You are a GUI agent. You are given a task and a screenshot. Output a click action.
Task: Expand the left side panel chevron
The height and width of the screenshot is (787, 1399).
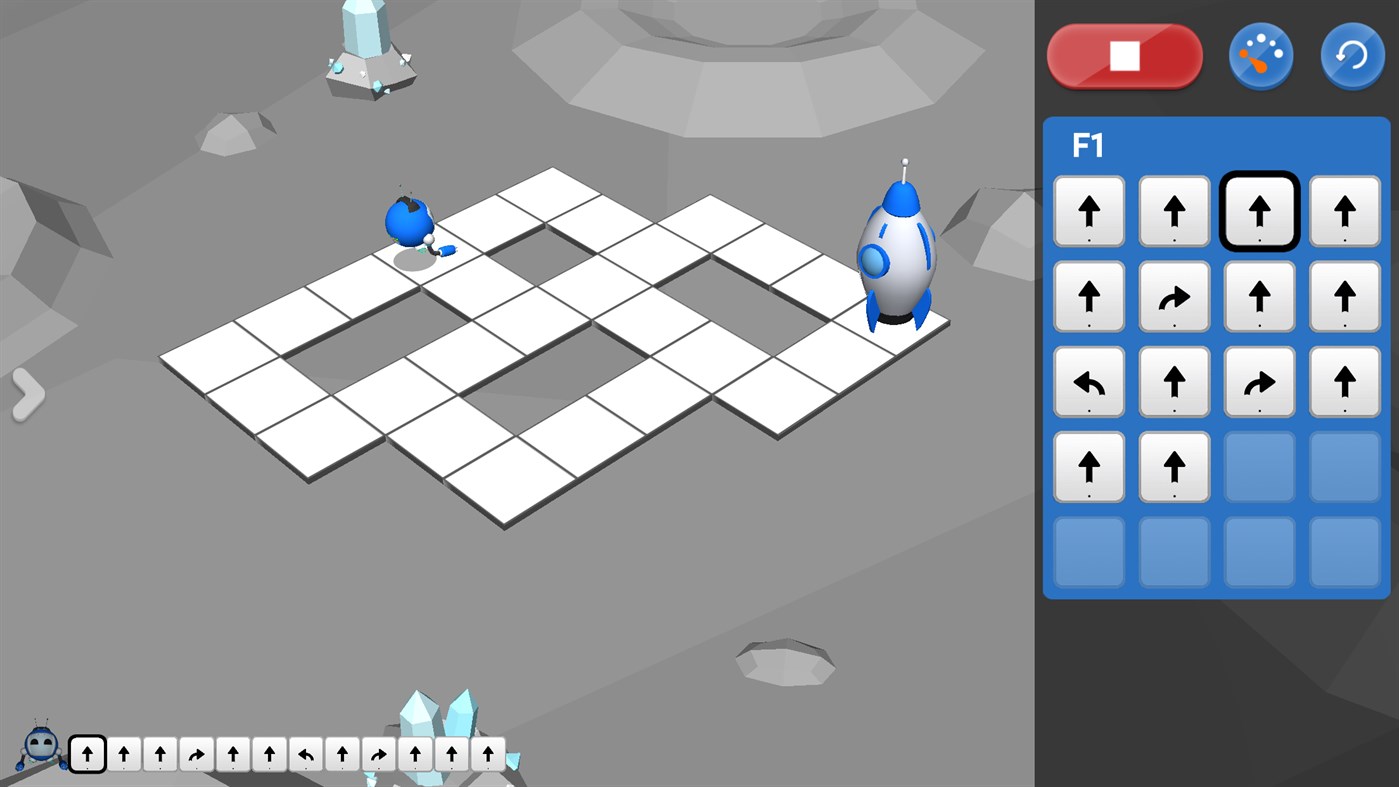pos(27,393)
